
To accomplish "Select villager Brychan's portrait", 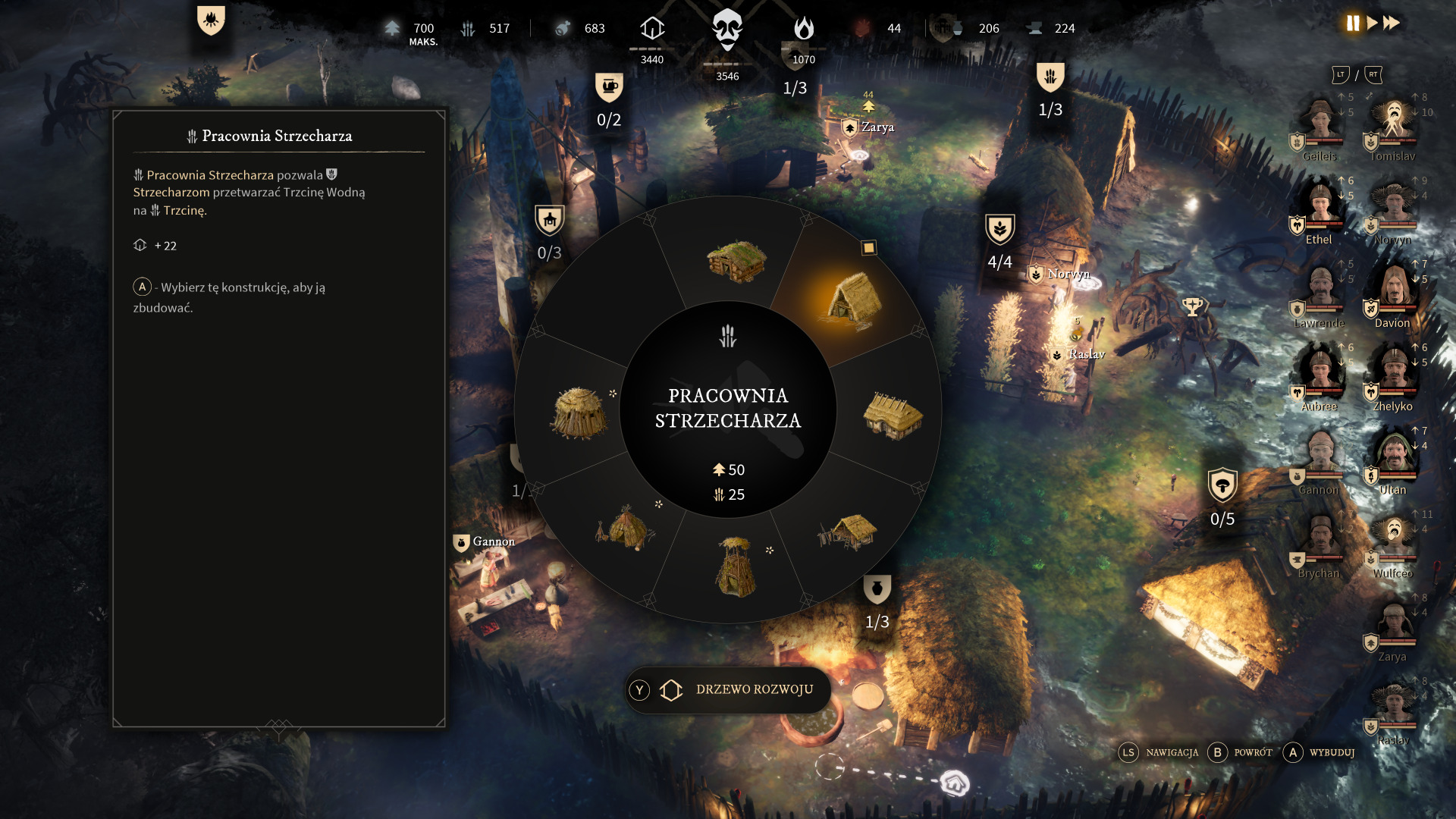I will pyautogui.click(x=1320, y=537).
